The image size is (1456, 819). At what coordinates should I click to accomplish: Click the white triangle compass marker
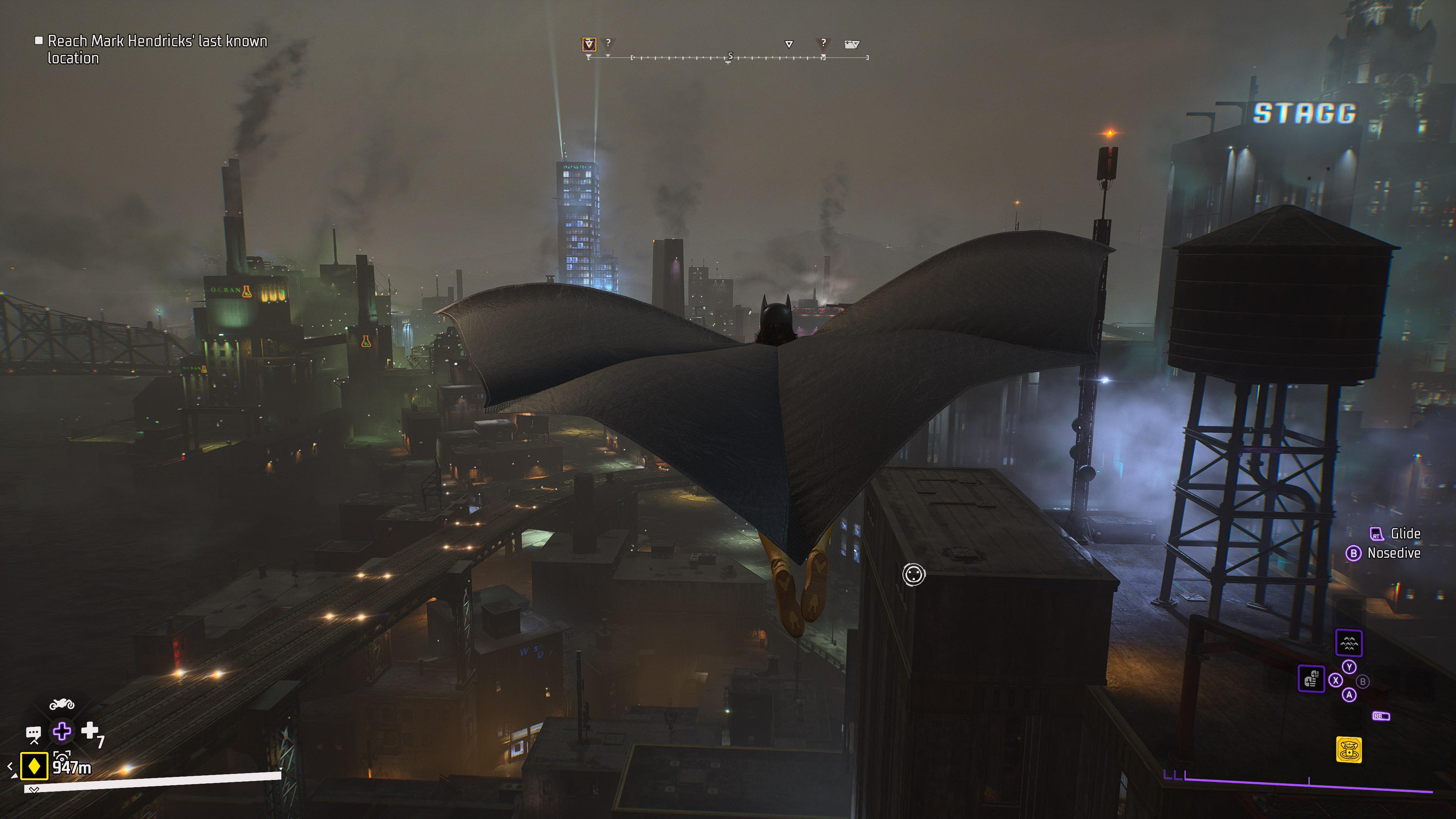(x=789, y=44)
